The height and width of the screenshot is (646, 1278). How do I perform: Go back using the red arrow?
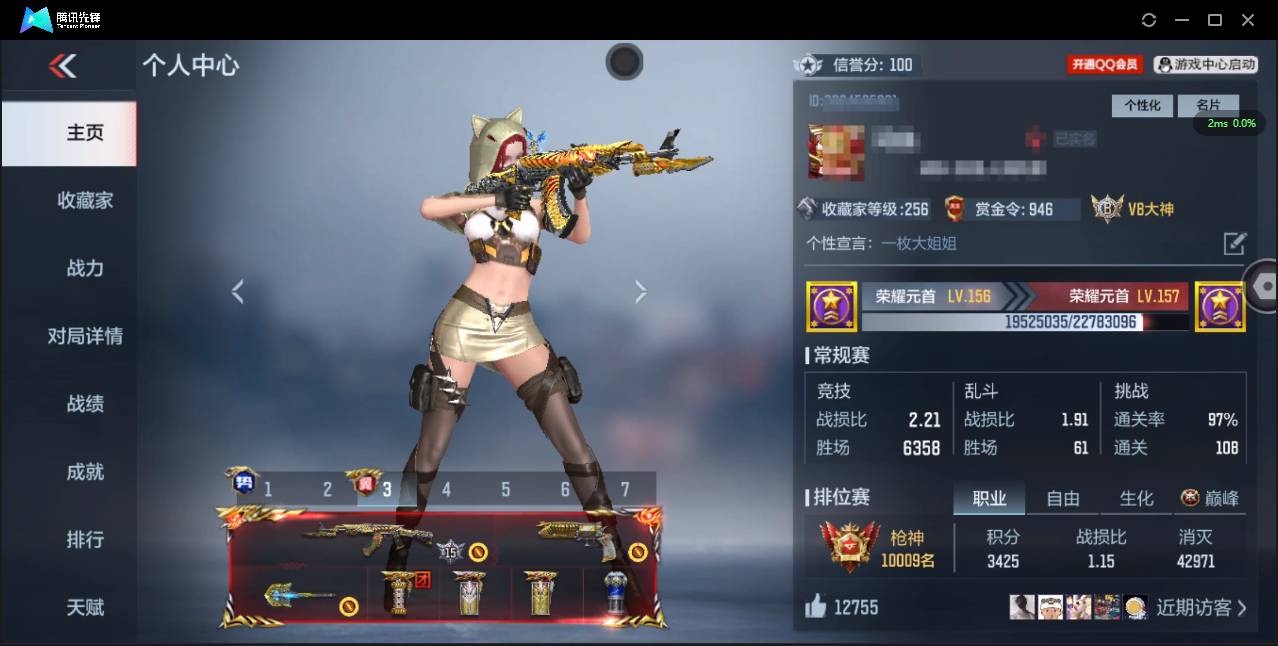click(62, 66)
